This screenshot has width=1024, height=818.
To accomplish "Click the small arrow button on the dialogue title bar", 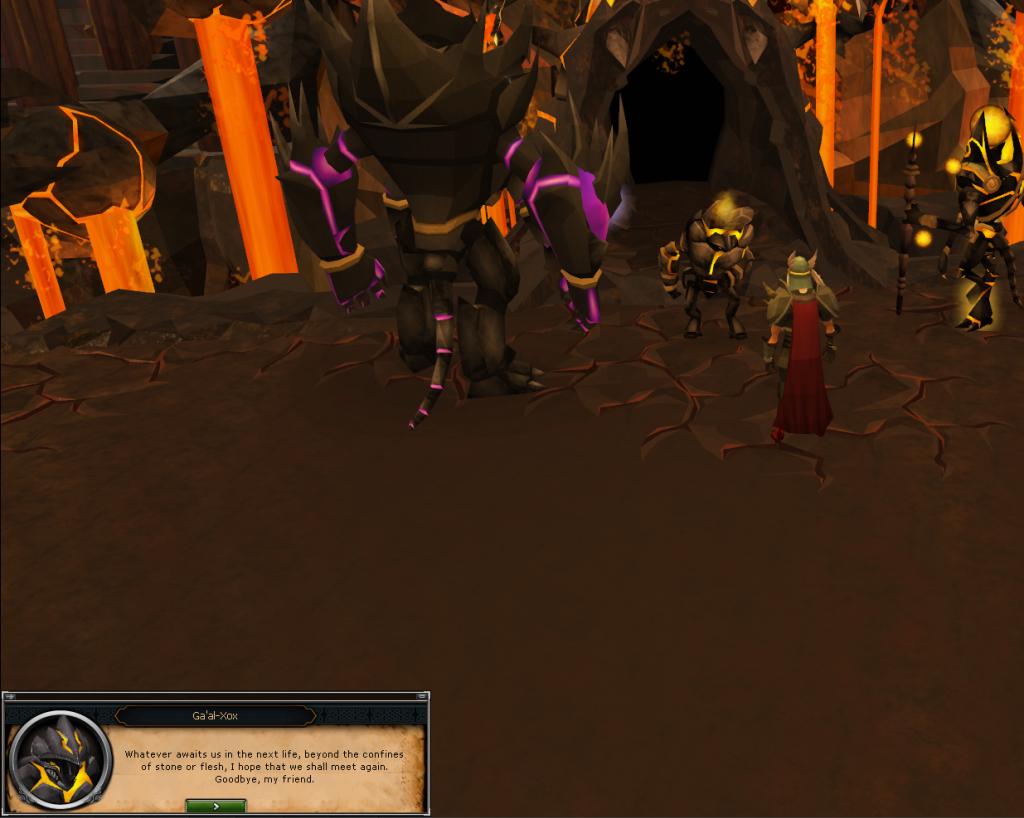I will [10, 696].
